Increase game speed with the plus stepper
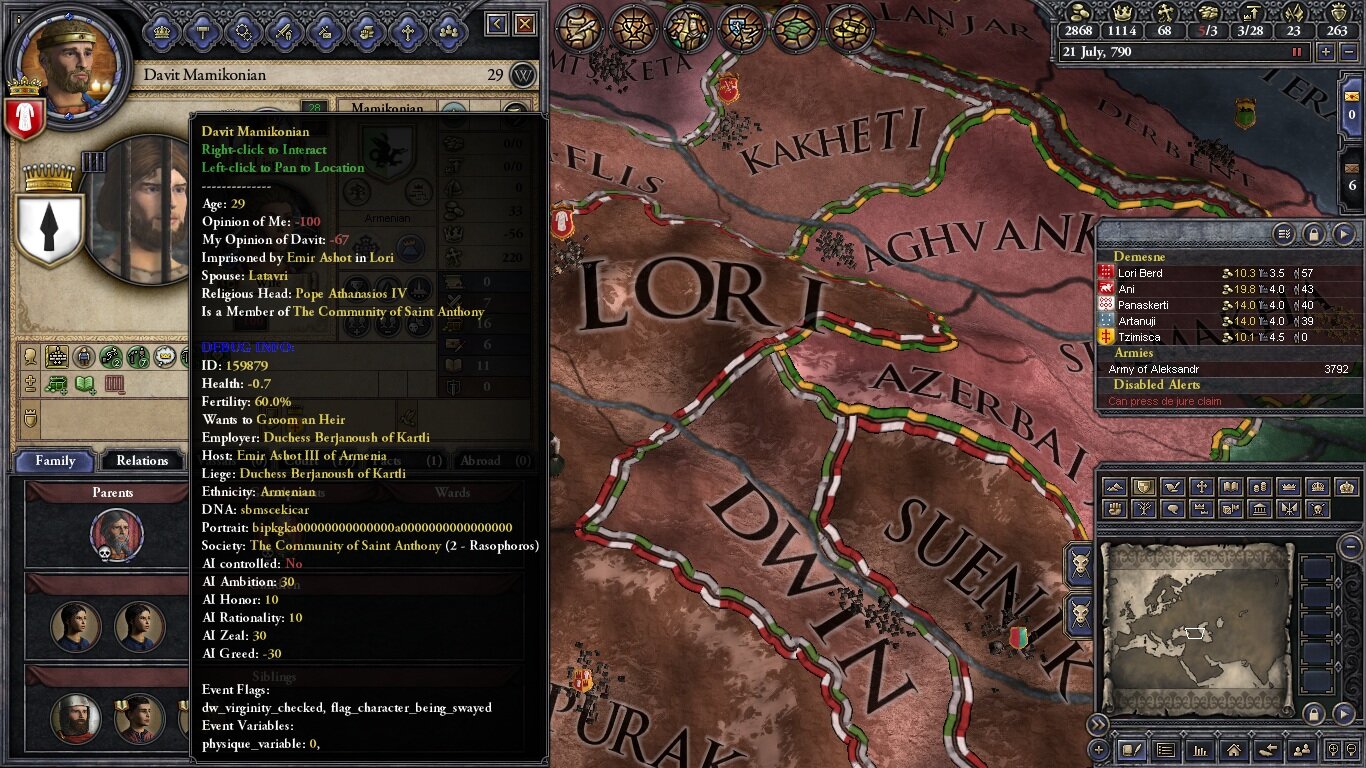The height and width of the screenshot is (768, 1366). coord(1326,52)
